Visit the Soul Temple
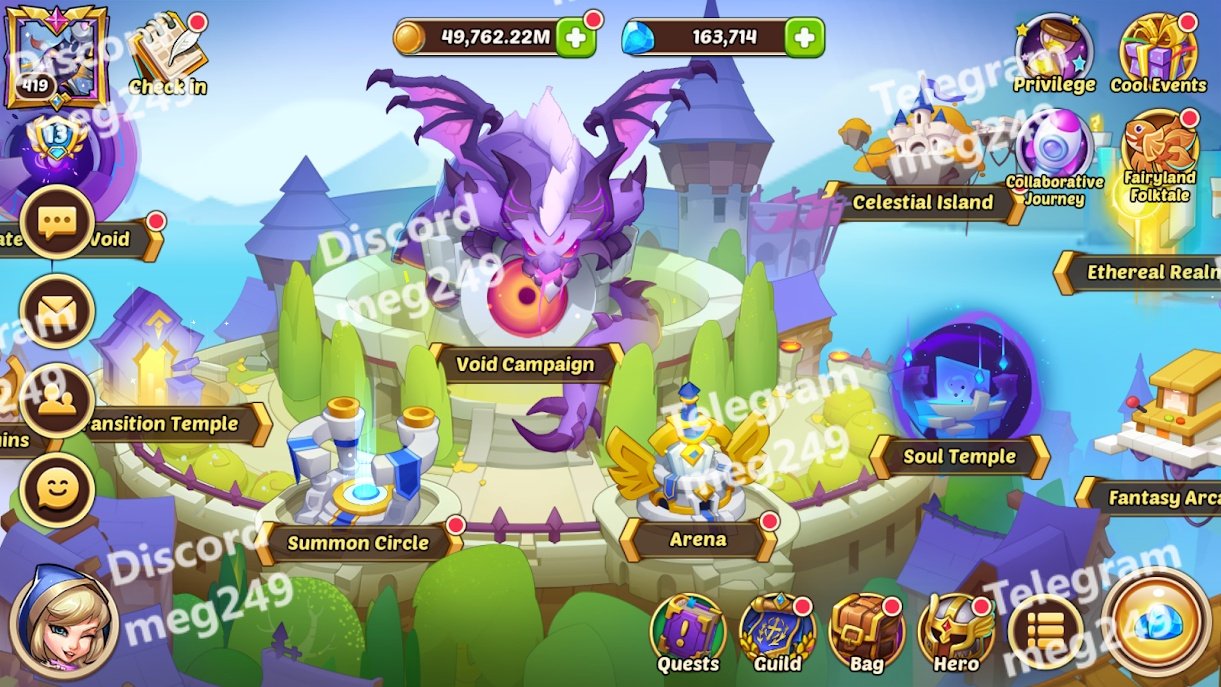This screenshot has height=687, width=1221. (x=959, y=457)
